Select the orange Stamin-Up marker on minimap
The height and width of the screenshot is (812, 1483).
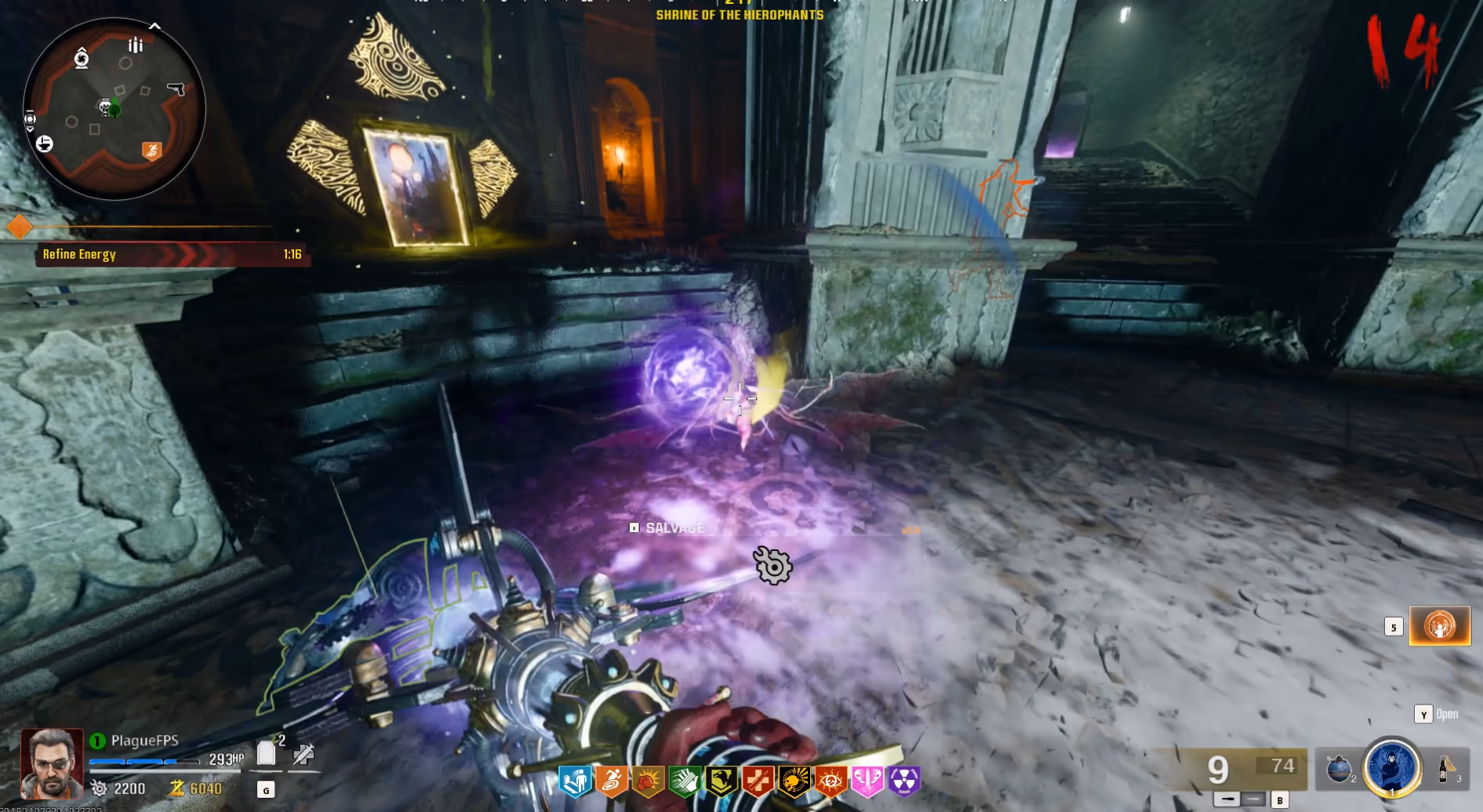click(151, 150)
